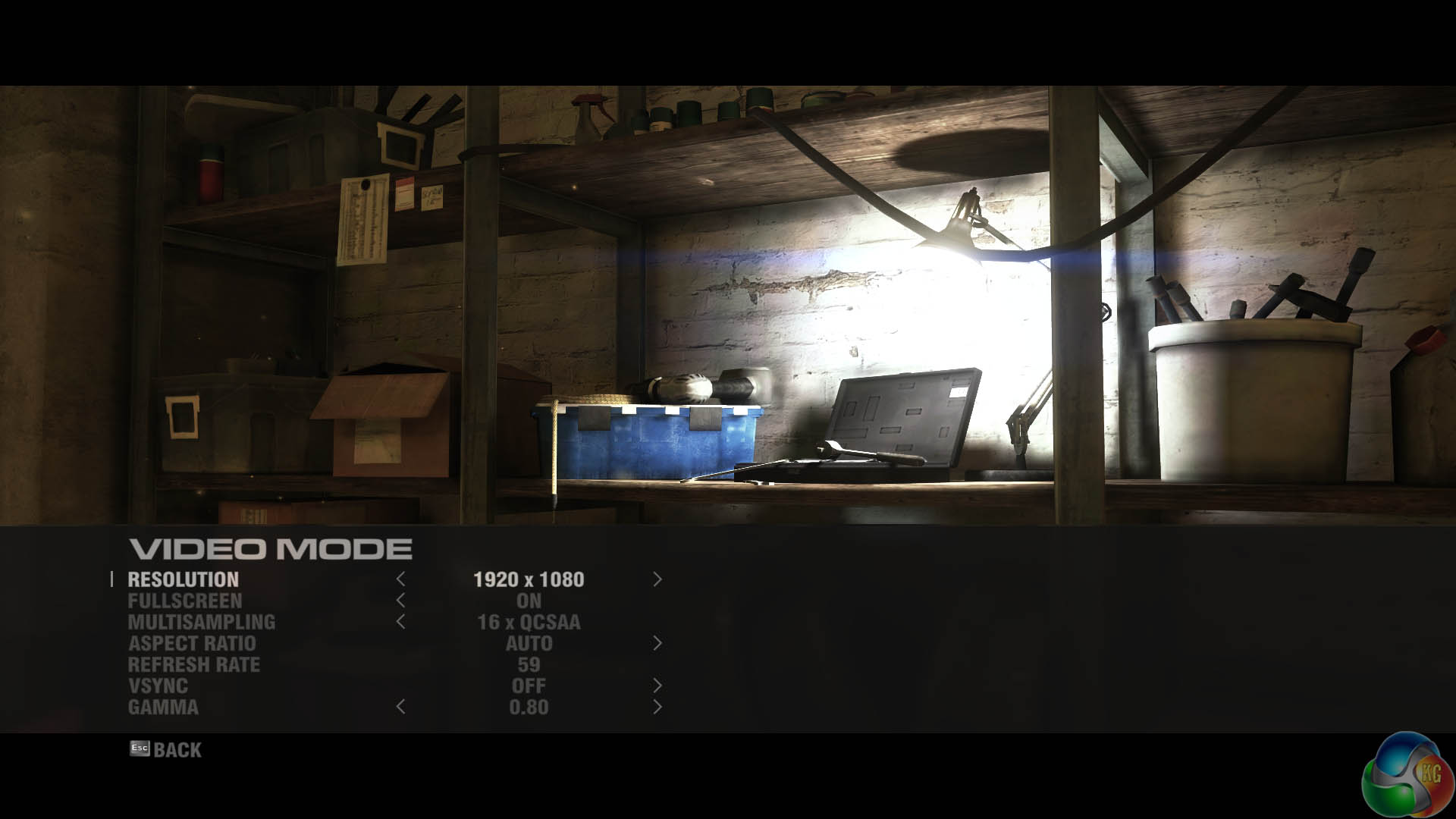Change Aspect Ratio with its right arrow
This screenshot has width=1456, height=819.
click(657, 644)
